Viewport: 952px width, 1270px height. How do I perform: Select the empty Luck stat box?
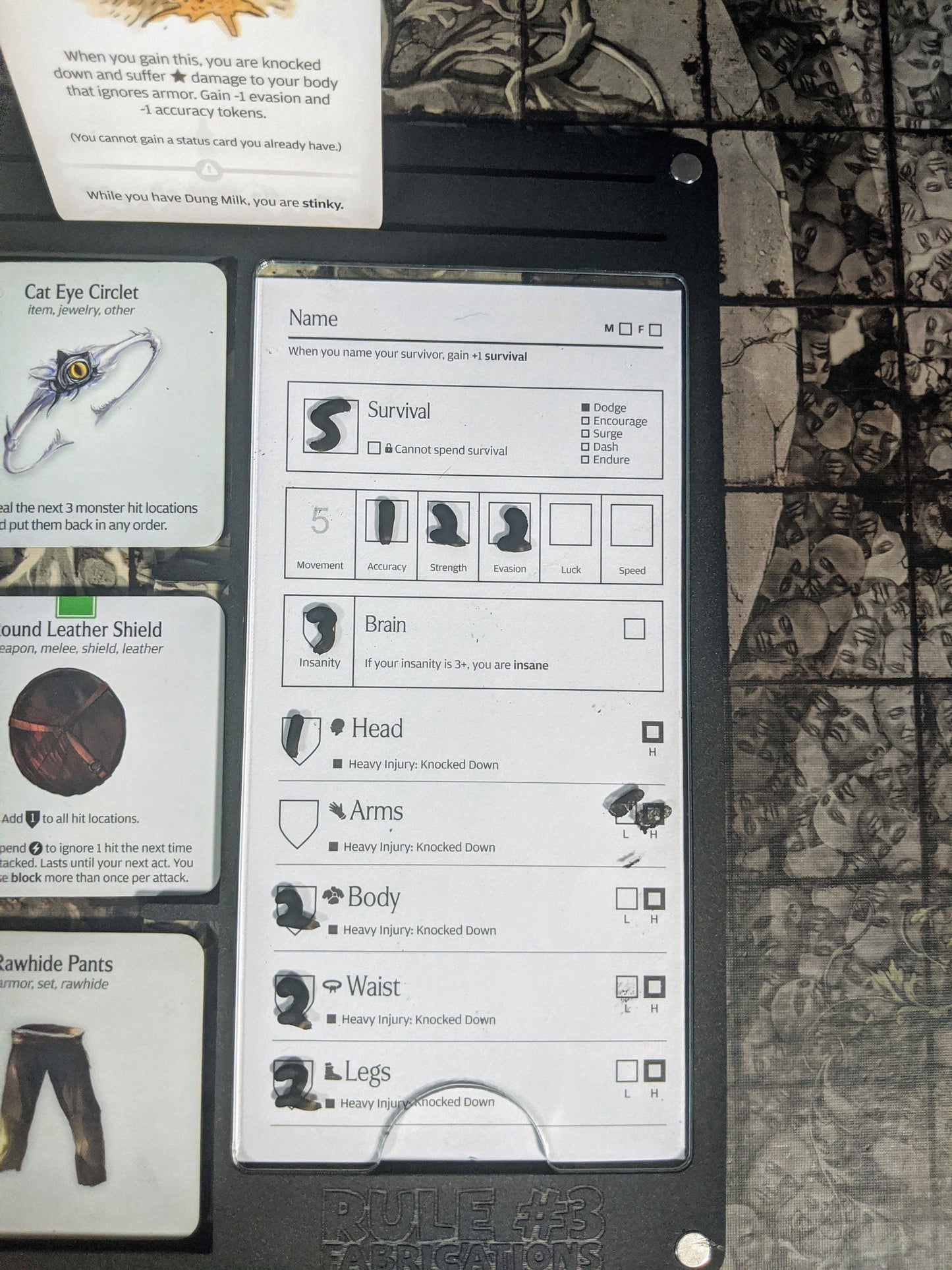coord(571,525)
